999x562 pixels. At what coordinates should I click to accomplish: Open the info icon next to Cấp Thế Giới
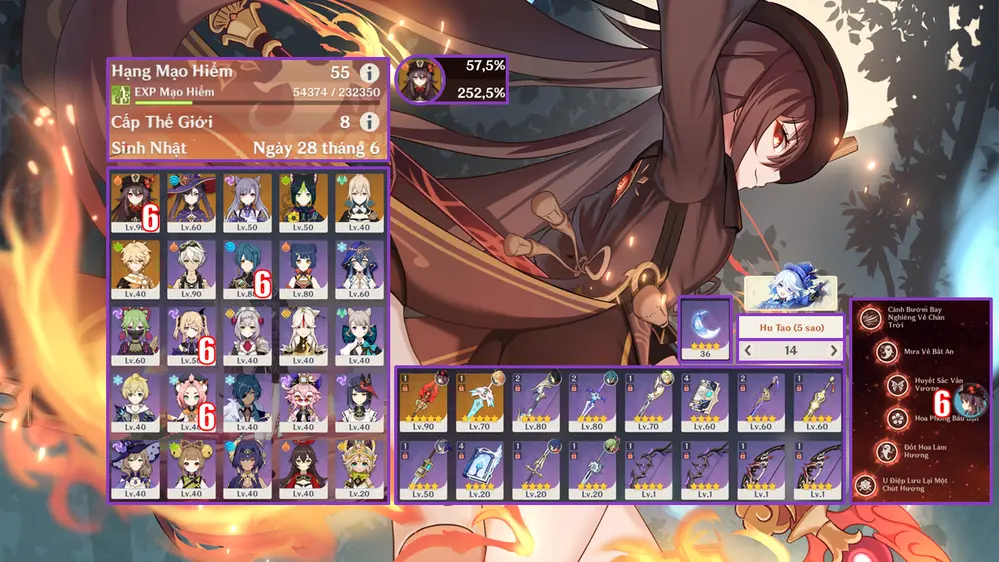(x=369, y=122)
